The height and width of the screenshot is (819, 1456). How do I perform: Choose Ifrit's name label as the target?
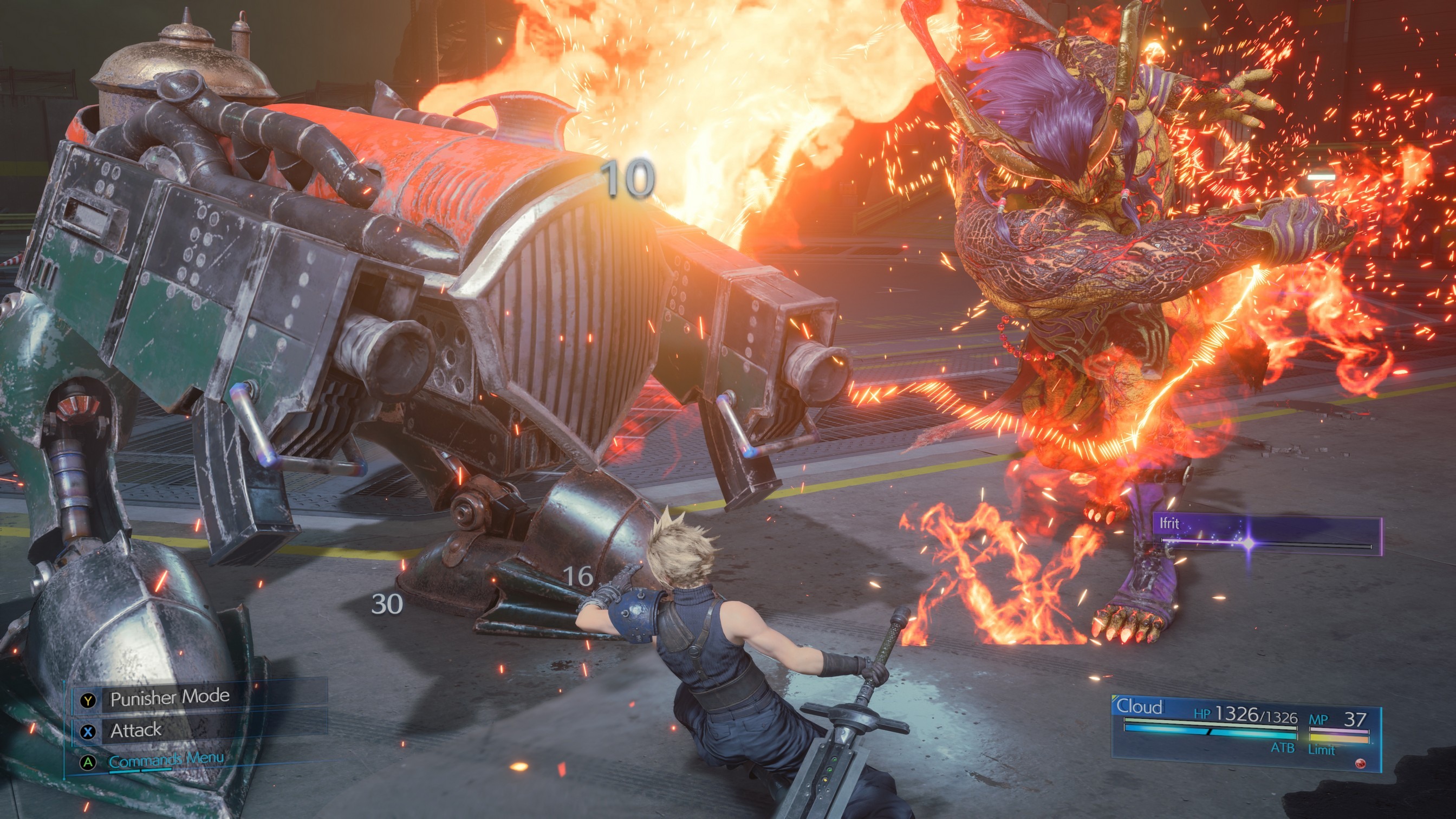point(1170,524)
